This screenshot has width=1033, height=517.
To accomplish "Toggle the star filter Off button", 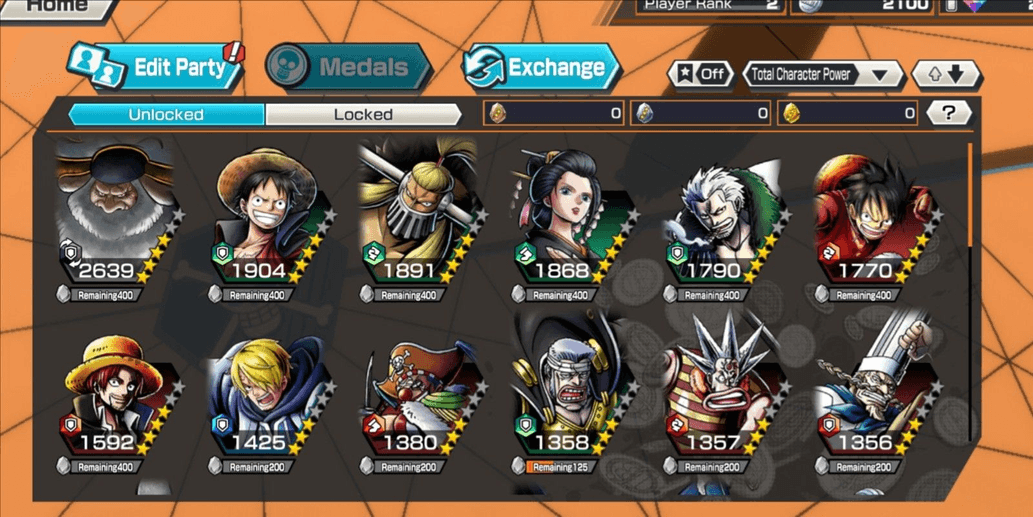I will [700, 74].
